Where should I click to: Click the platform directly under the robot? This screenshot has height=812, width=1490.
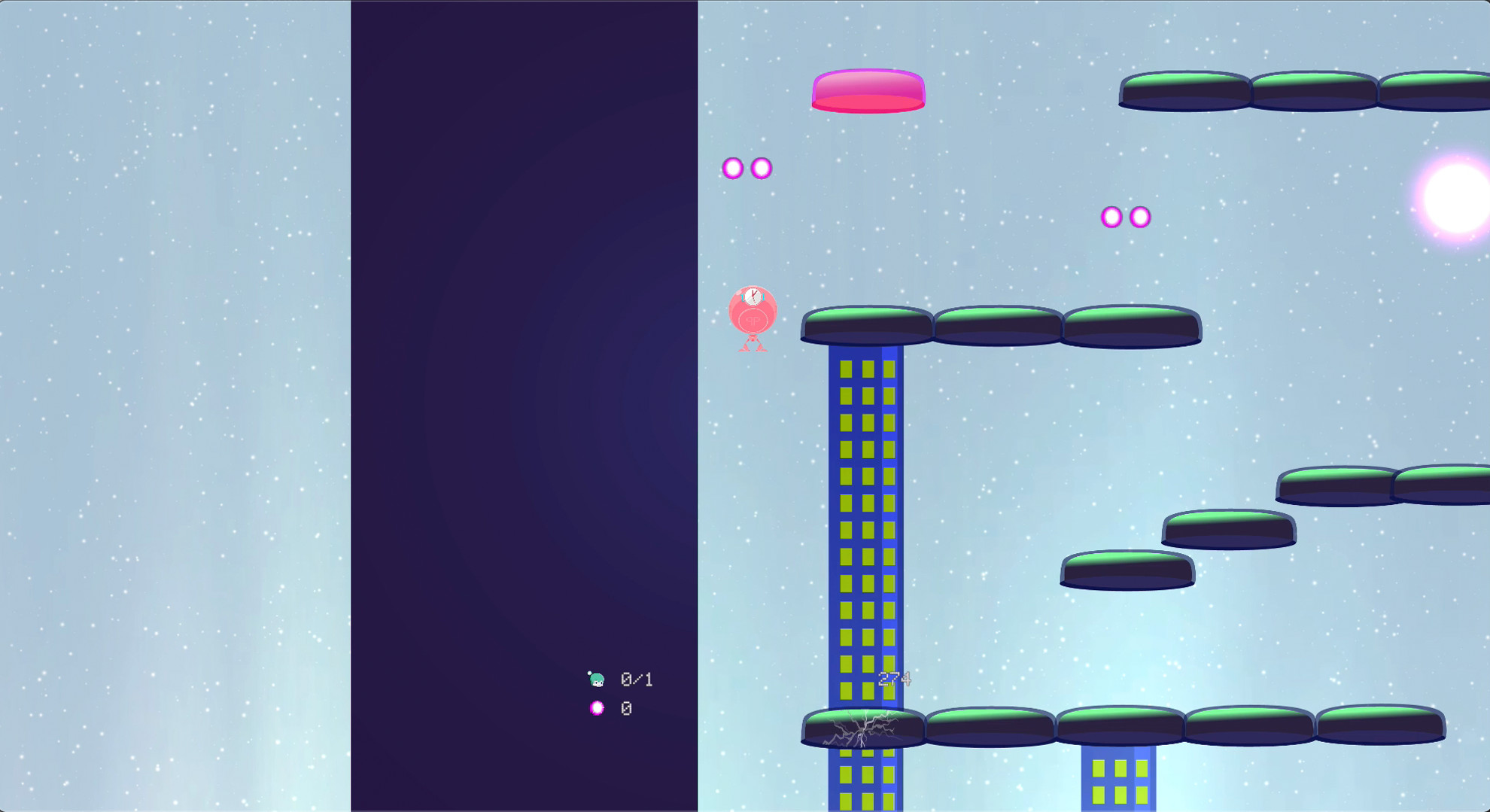[x=865, y=324]
